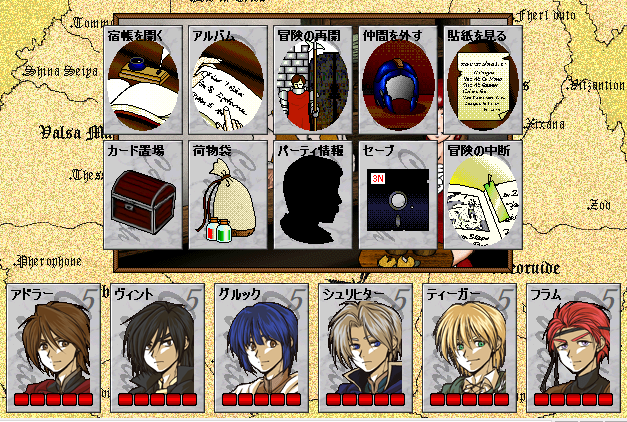Image resolution: width=627 pixels, height=422 pixels.
Task: Choose 冒険の中断 to suspend the adventure
Action: [481, 194]
